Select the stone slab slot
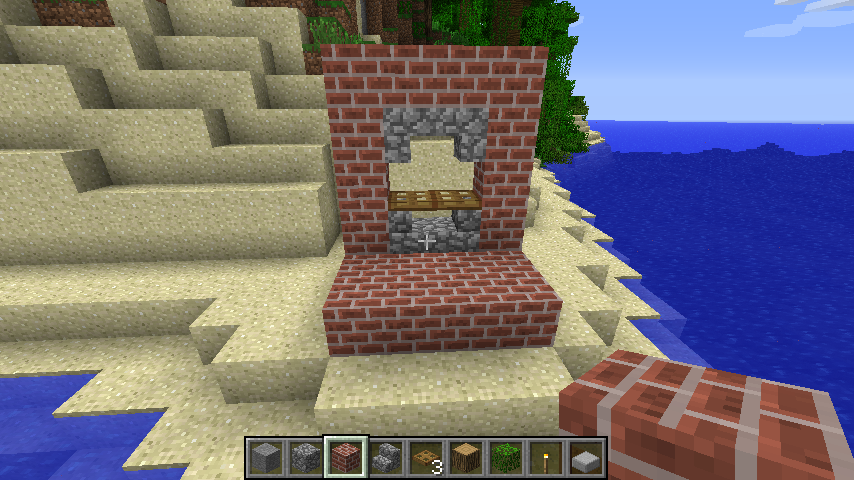 586,458
